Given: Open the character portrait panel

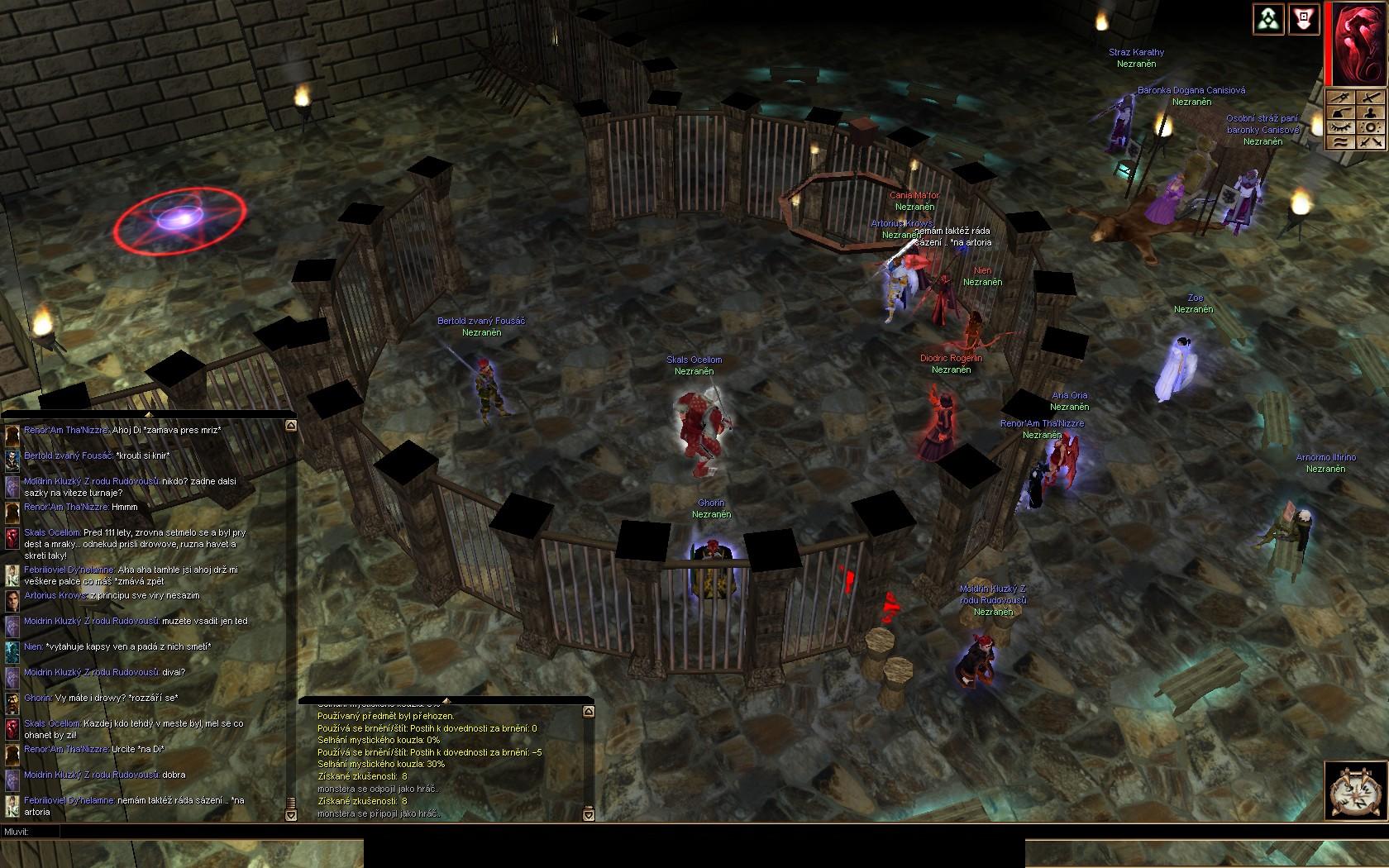Looking at the screenshot, I should coord(1358,45).
